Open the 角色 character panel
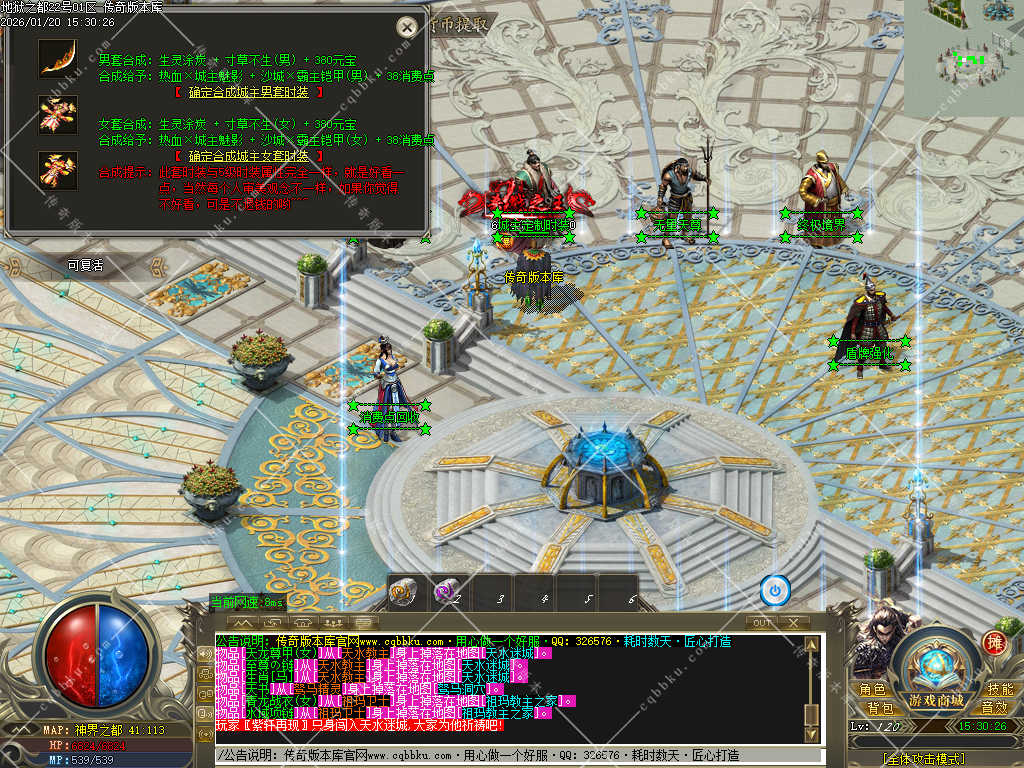Viewport: 1024px width, 768px height. tap(873, 690)
